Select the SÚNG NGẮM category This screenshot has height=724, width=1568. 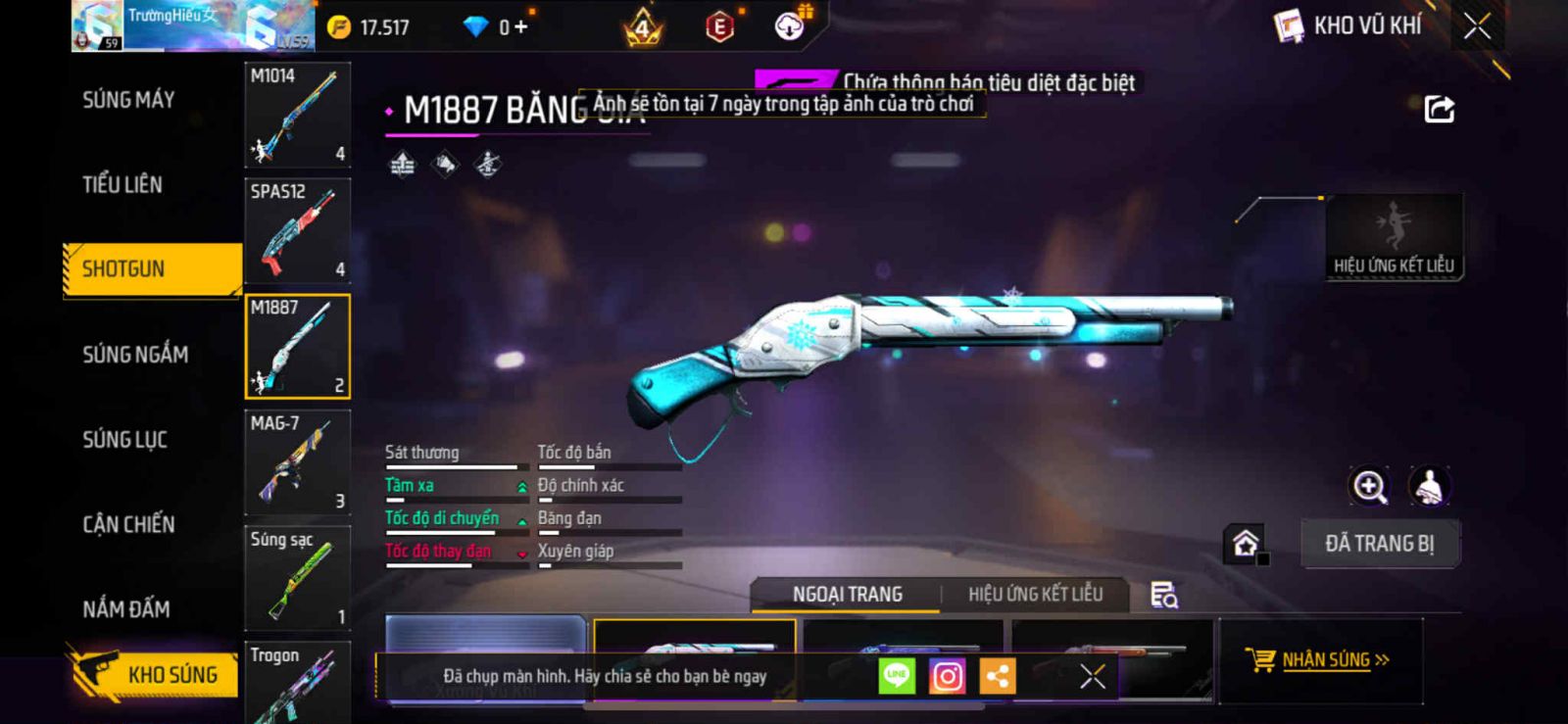[135, 355]
